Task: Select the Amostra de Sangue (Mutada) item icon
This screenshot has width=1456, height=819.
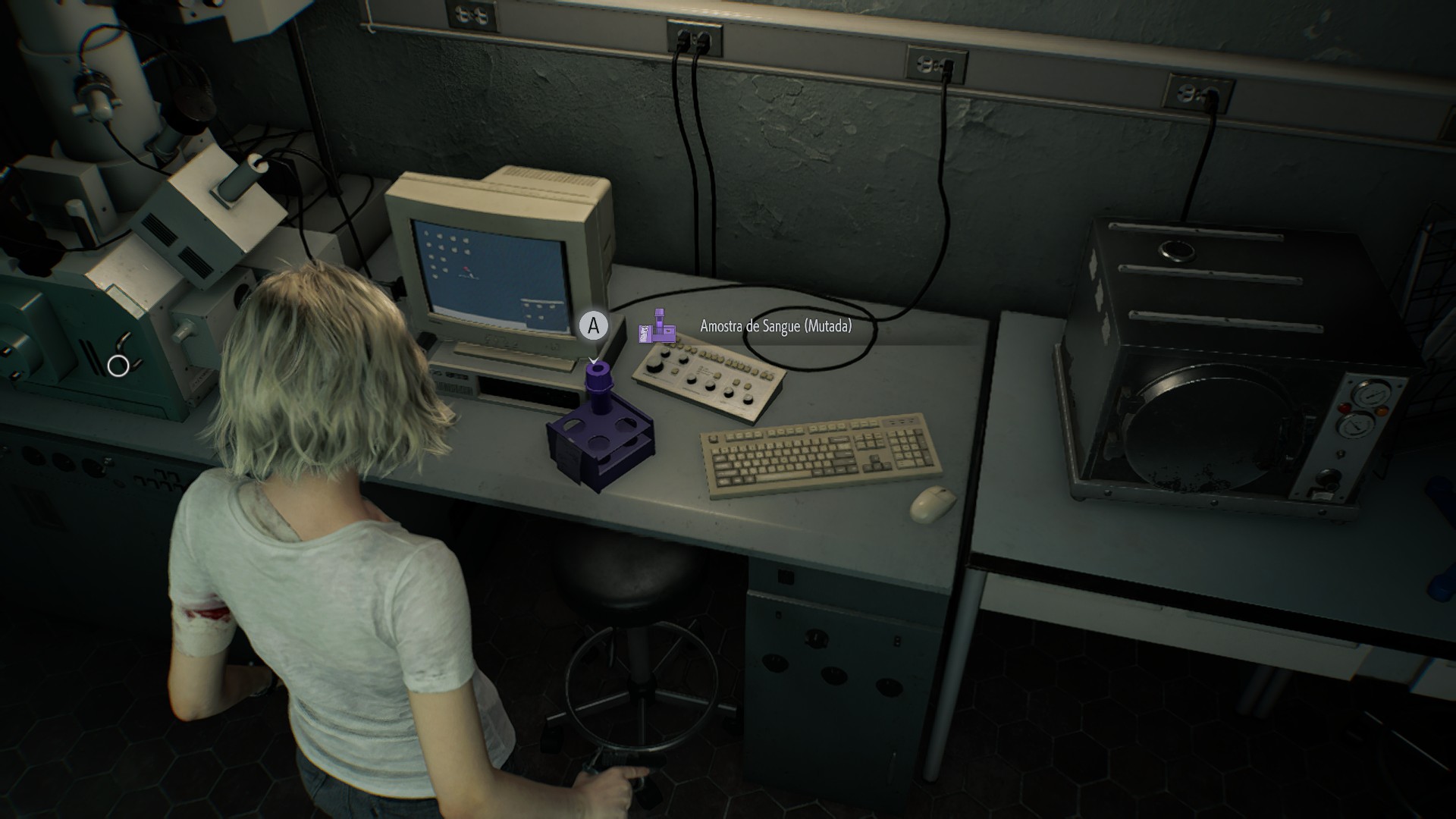Action: tap(657, 327)
